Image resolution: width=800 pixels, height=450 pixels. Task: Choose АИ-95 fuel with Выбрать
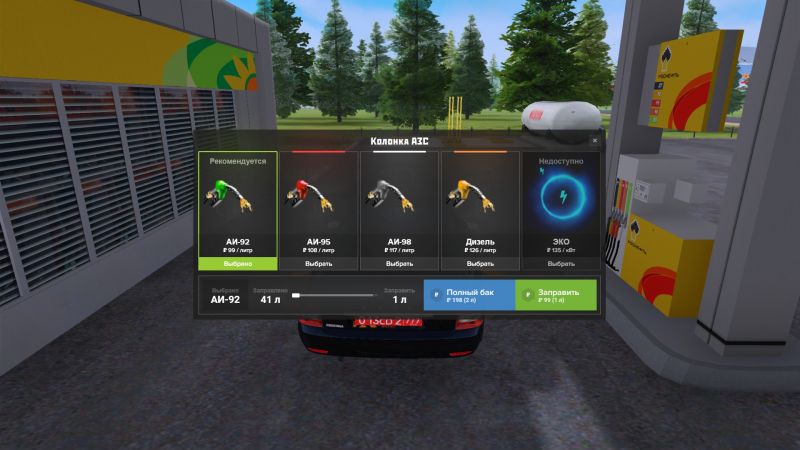(x=318, y=264)
